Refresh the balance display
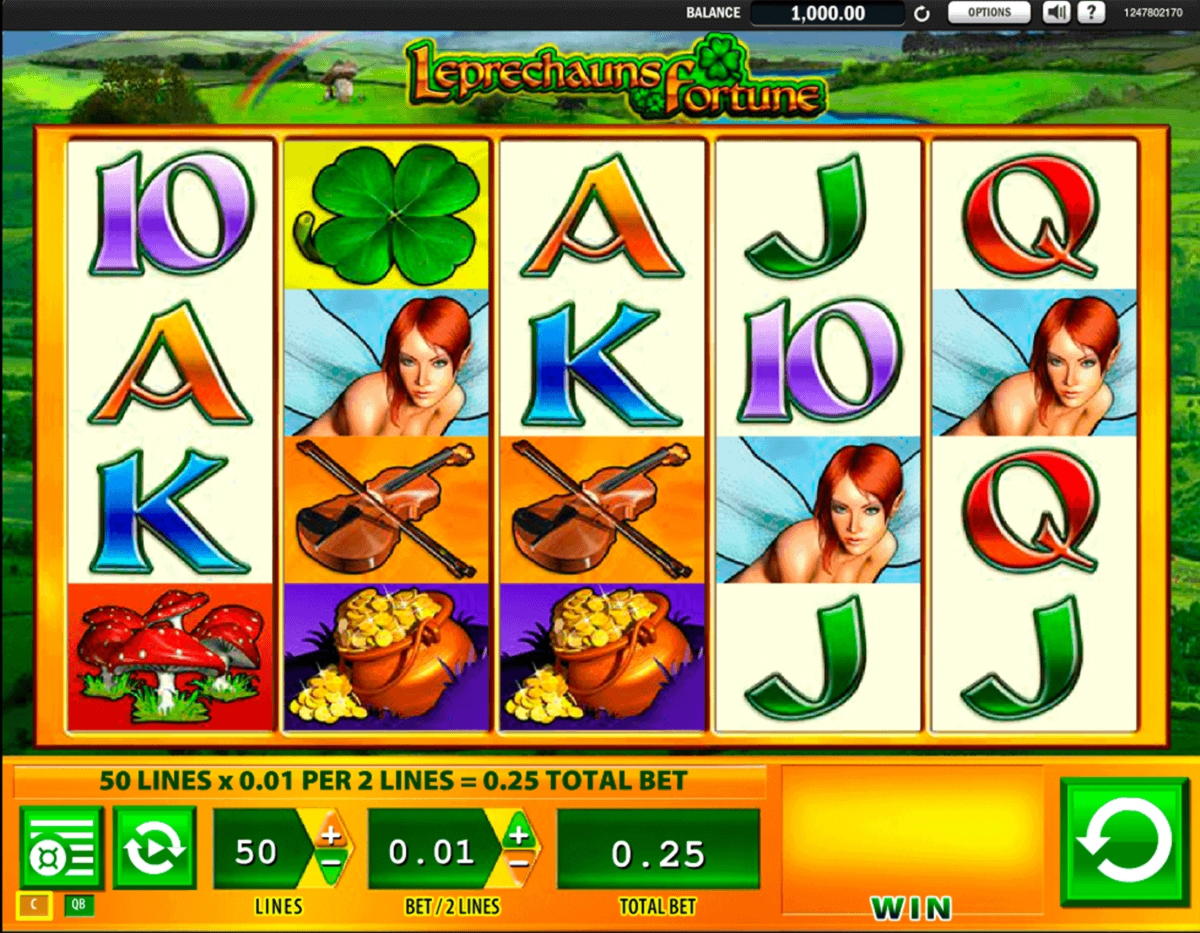Viewport: 1200px width, 933px height. (x=922, y=14)
